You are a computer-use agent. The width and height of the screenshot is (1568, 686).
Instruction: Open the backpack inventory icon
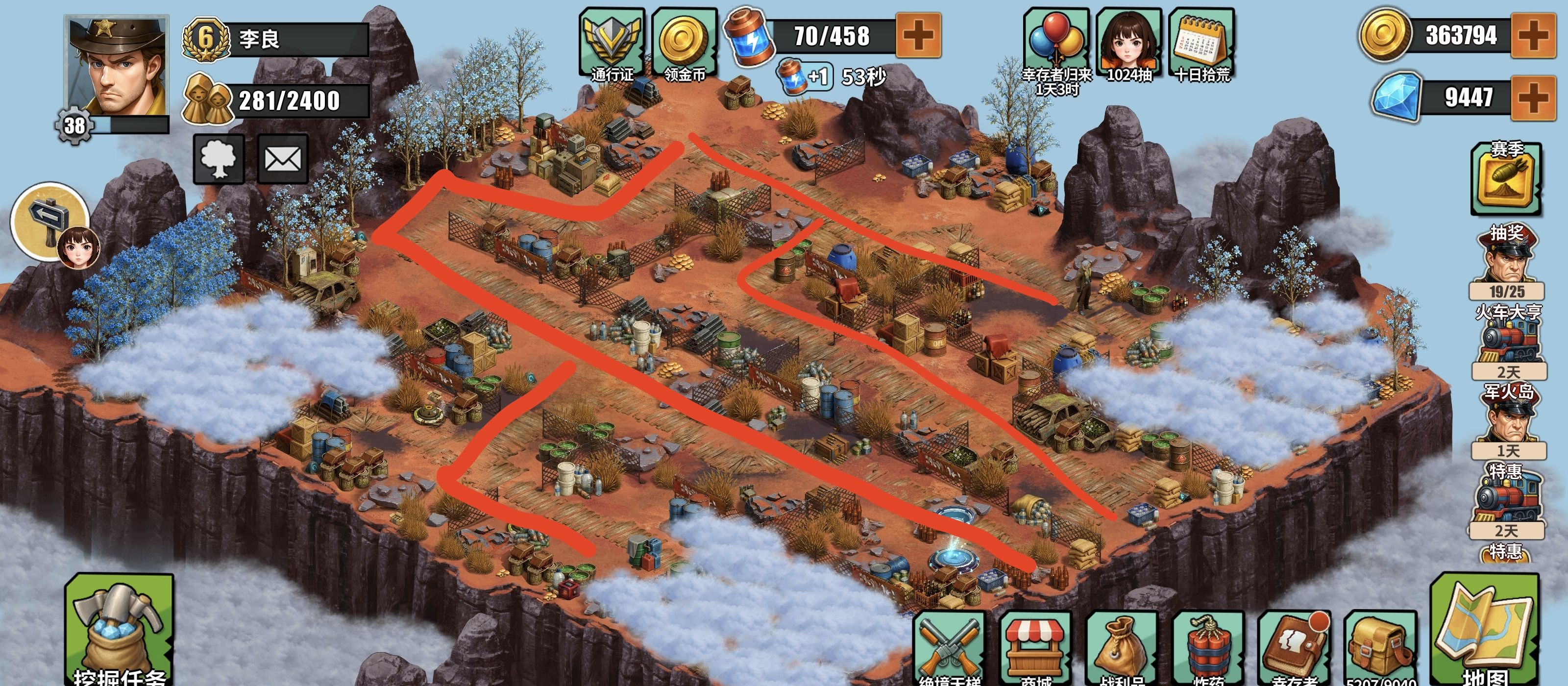pyautogui.click(x=1380, y=648)
